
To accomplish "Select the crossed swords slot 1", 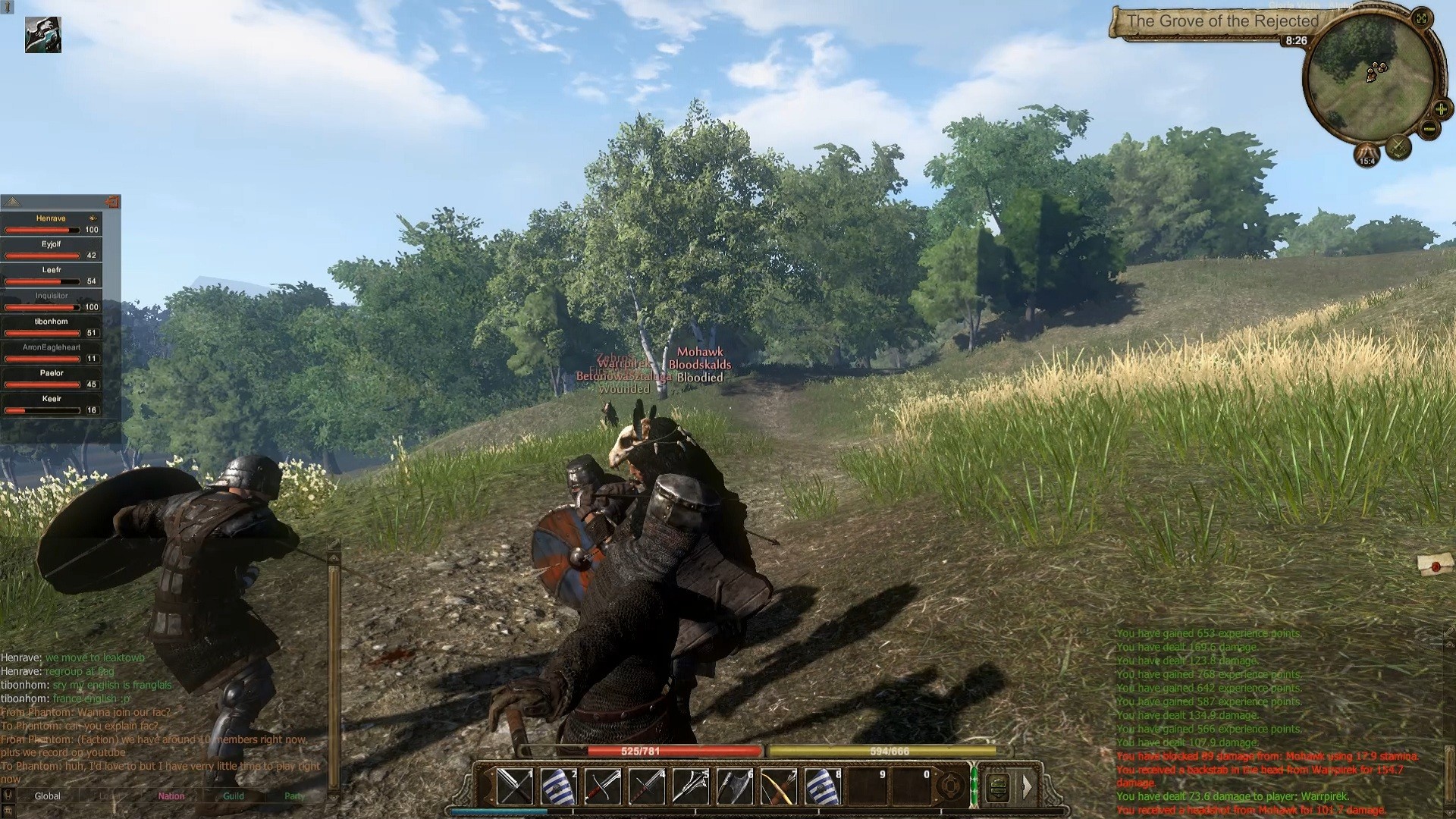I will [x=515, y=787].
